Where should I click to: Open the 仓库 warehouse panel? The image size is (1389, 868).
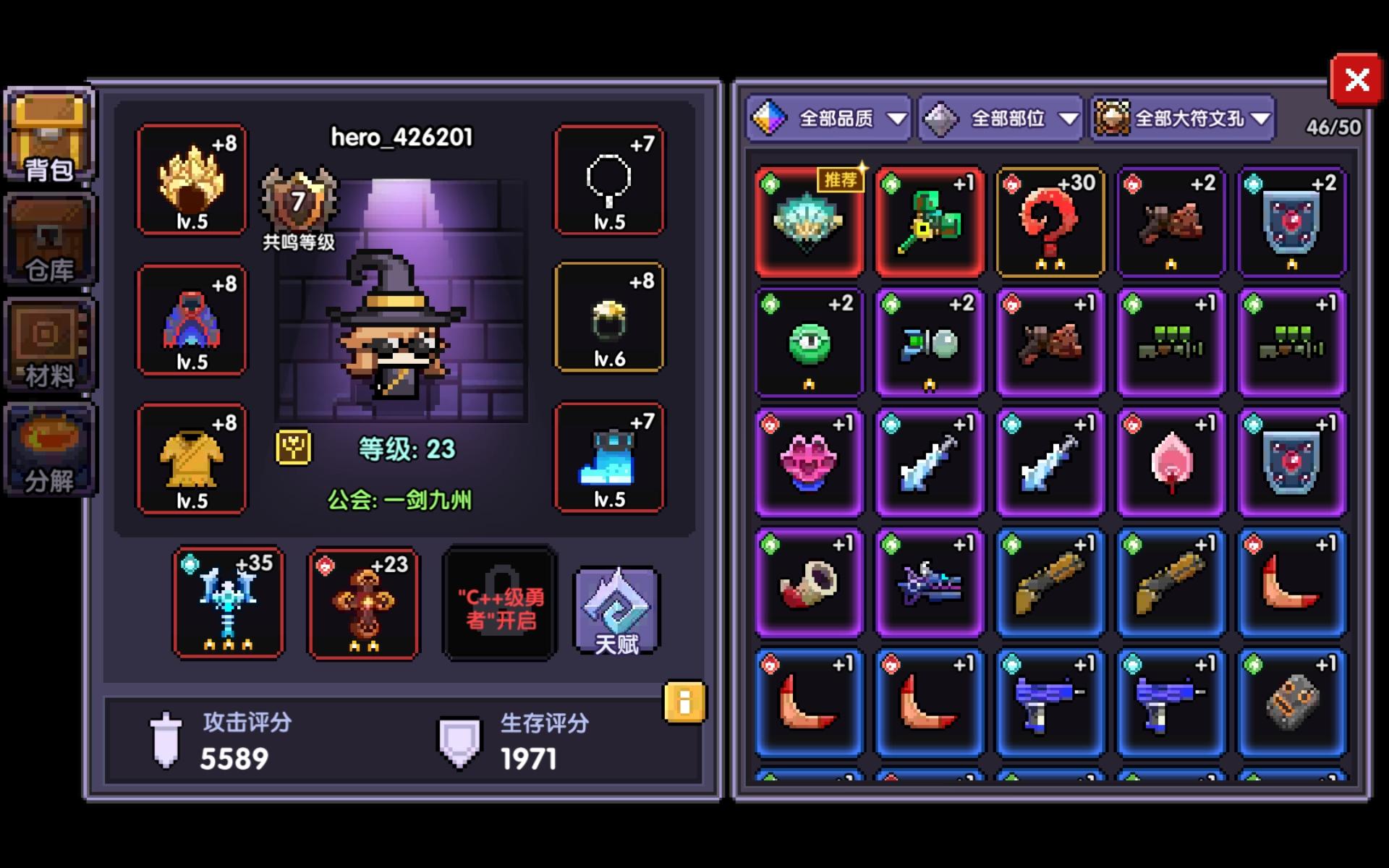48,239
